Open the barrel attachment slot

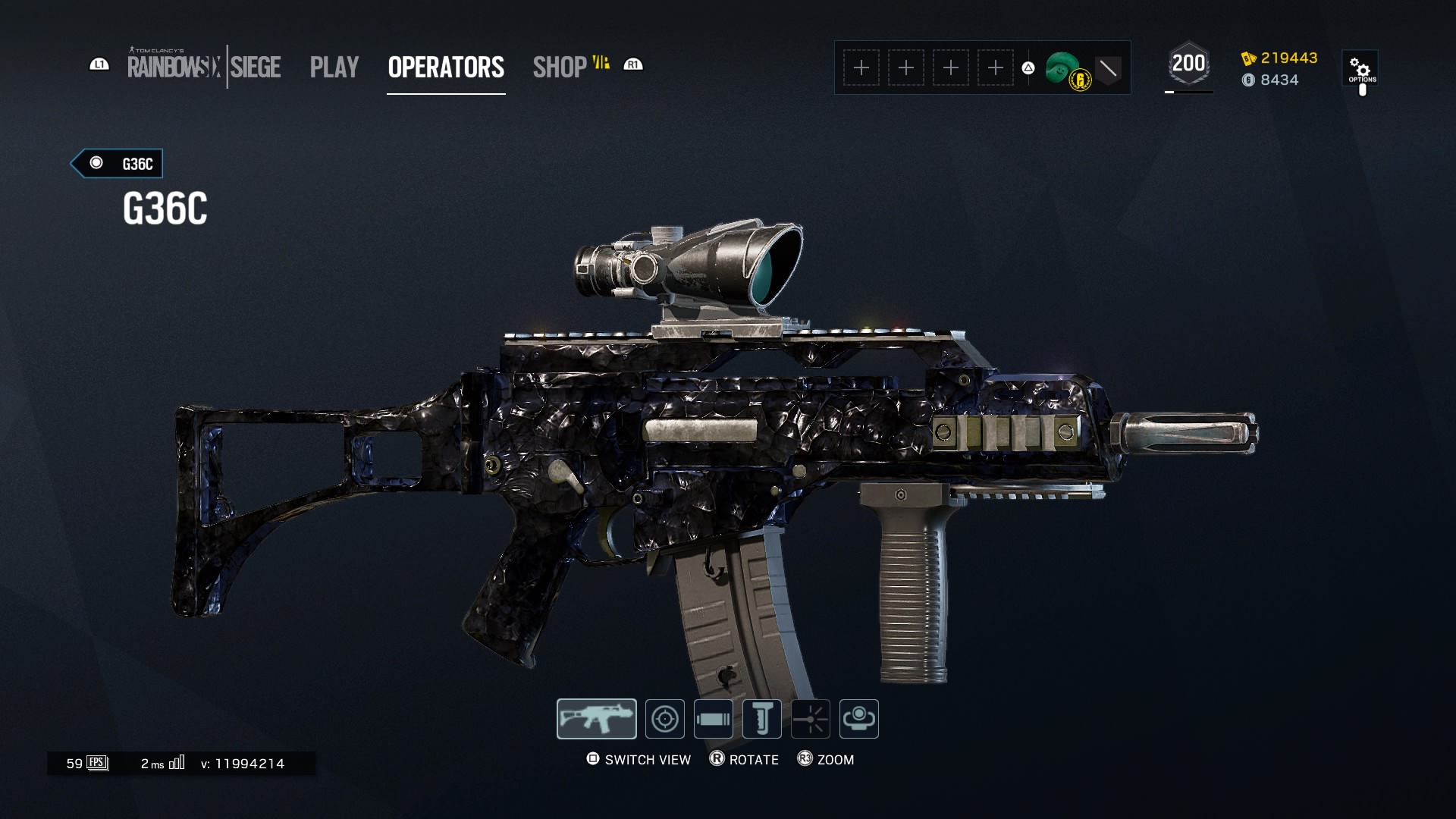coord(714,719)
